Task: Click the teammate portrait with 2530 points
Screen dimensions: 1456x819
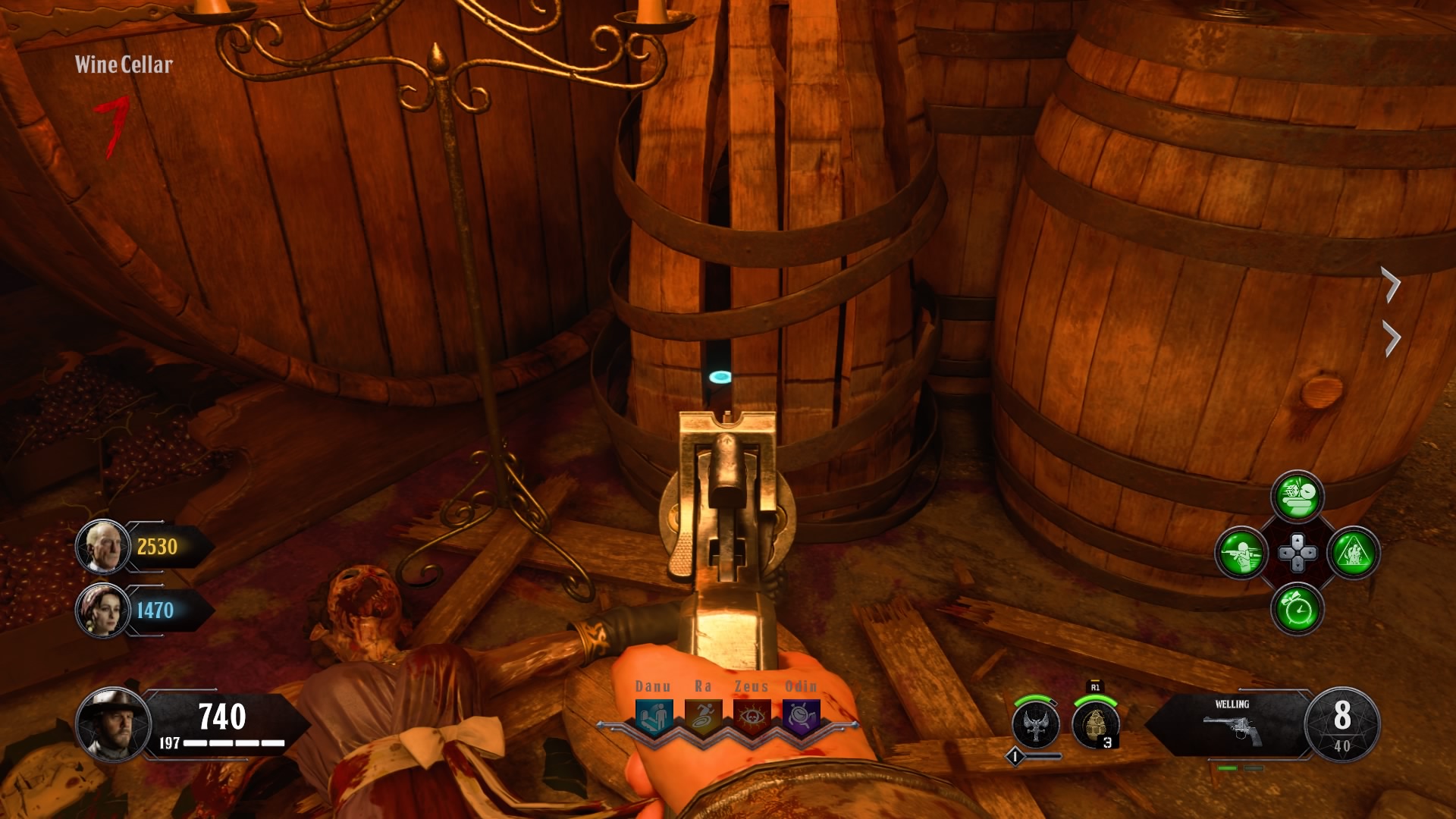Action: pos(102,547)
